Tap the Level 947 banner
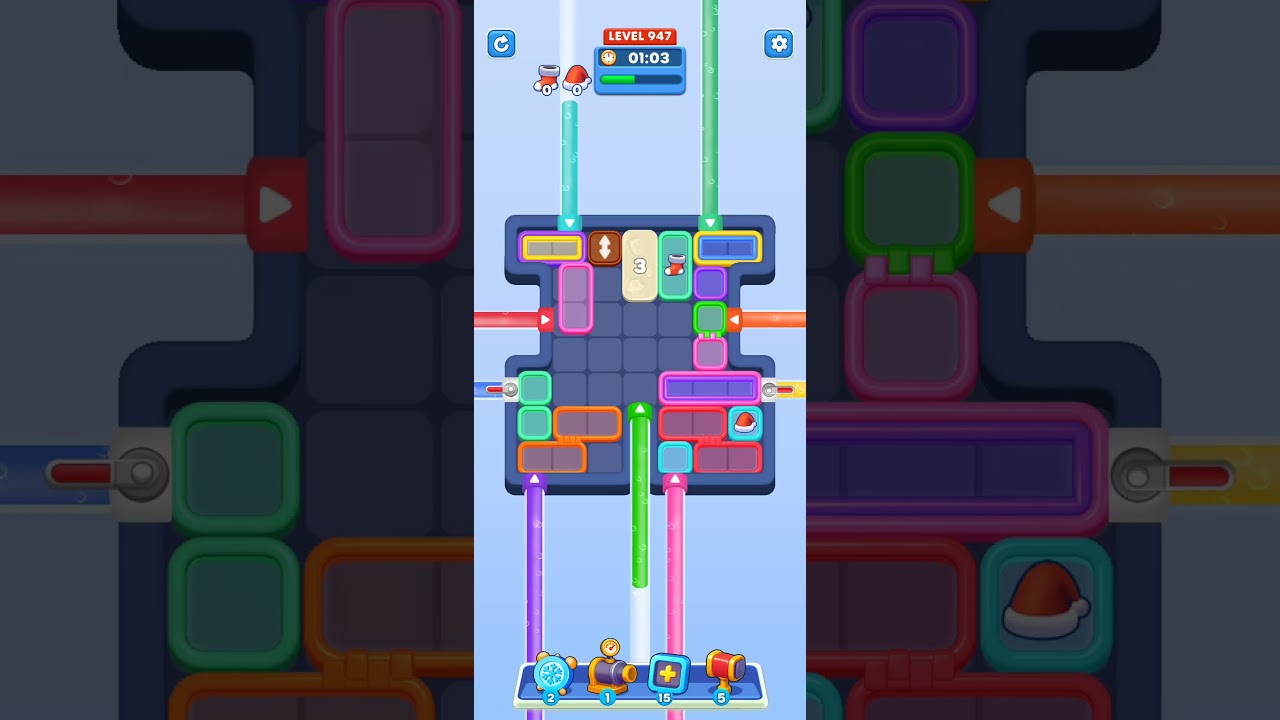 click(639, 36)
